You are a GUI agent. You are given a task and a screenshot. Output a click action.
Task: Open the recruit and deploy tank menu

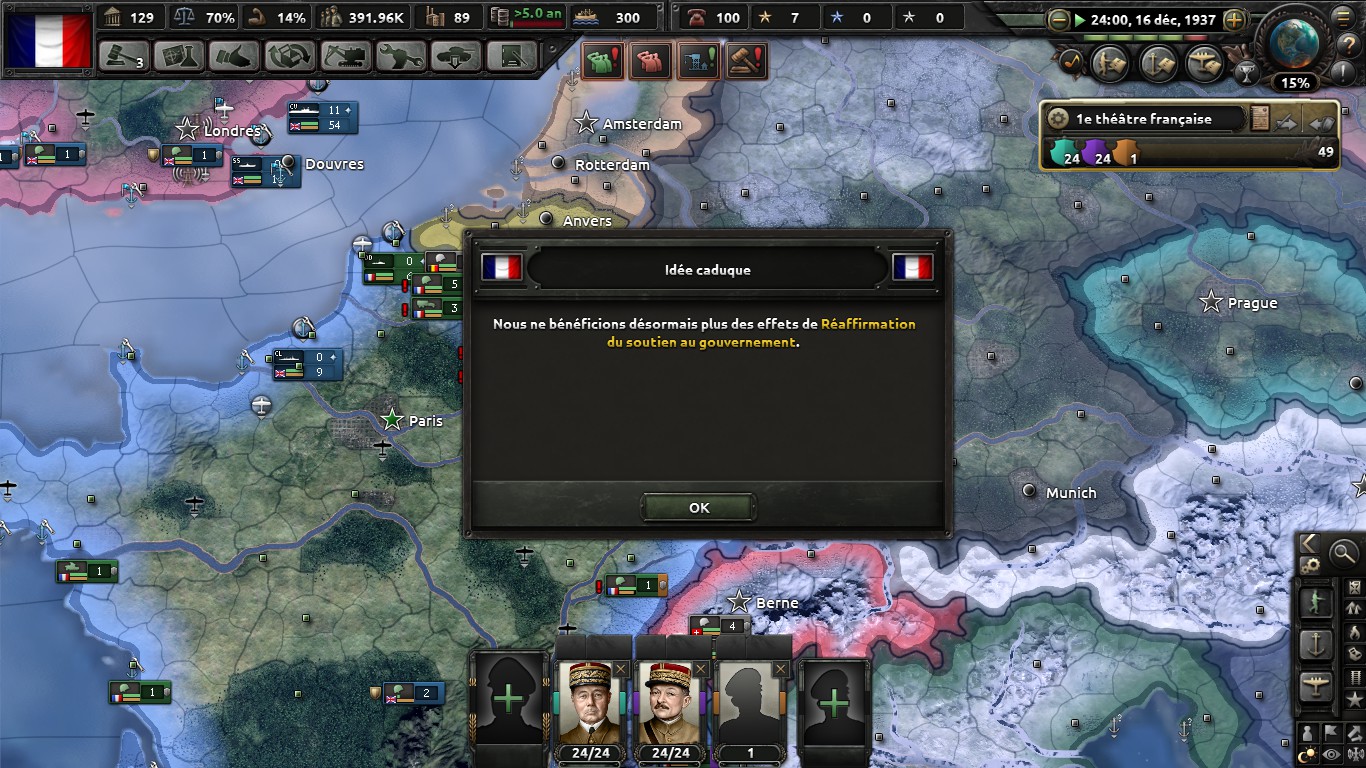(456, 56)
